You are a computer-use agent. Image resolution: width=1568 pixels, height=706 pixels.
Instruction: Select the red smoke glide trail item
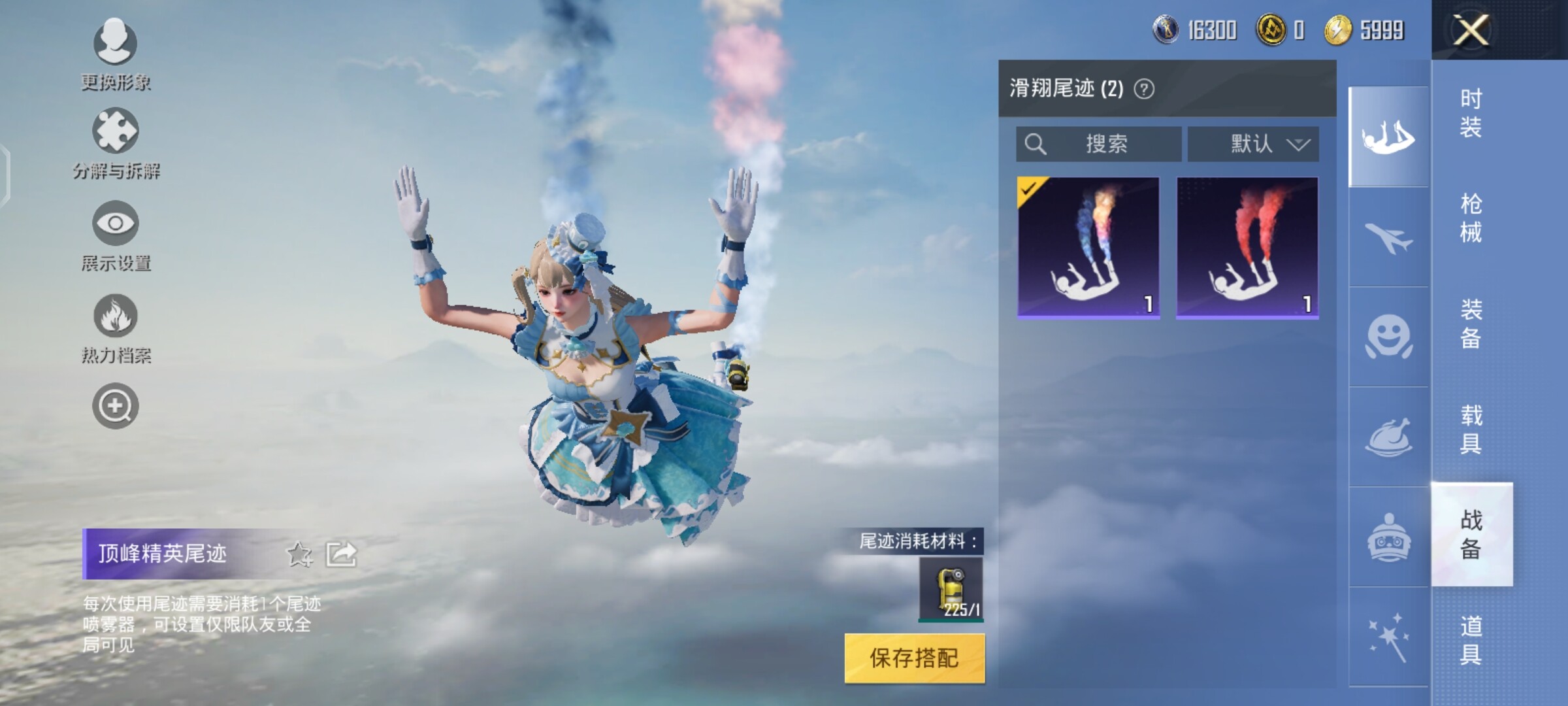pyautogui.click(x=1247, y=247)
